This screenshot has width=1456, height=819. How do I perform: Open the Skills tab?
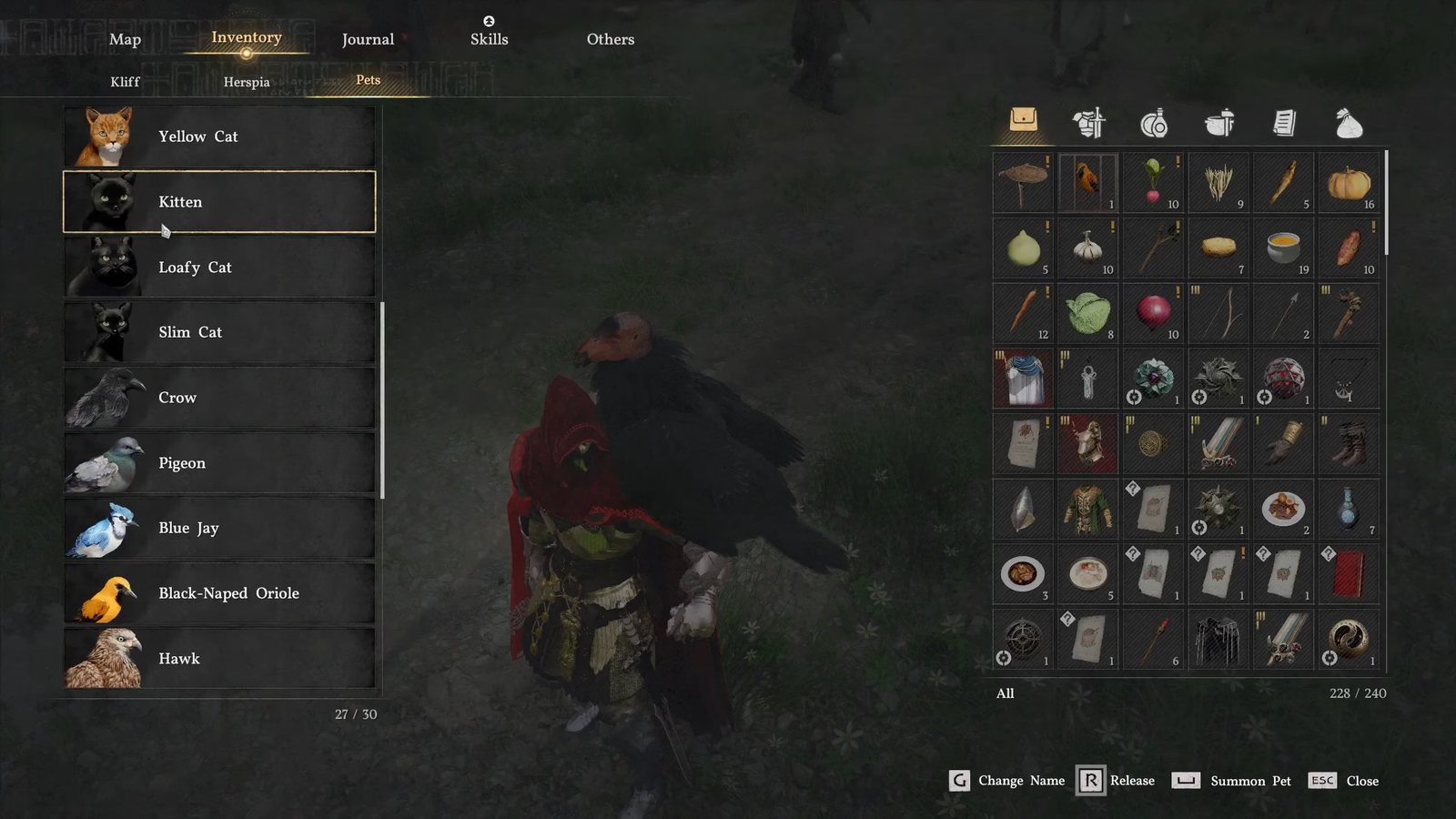(x=489, y=38)
